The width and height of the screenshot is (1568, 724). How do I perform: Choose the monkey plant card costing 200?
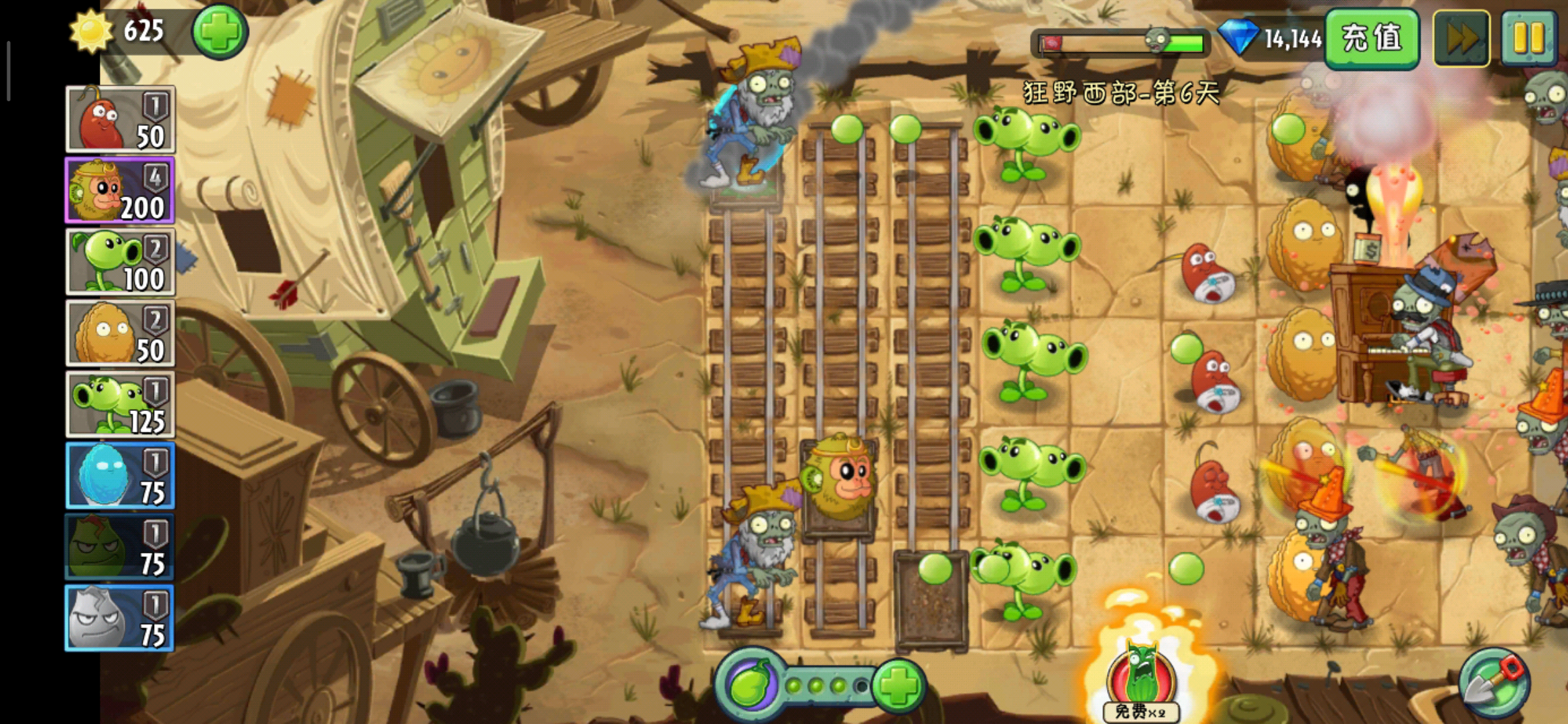[x=121, y=191]
